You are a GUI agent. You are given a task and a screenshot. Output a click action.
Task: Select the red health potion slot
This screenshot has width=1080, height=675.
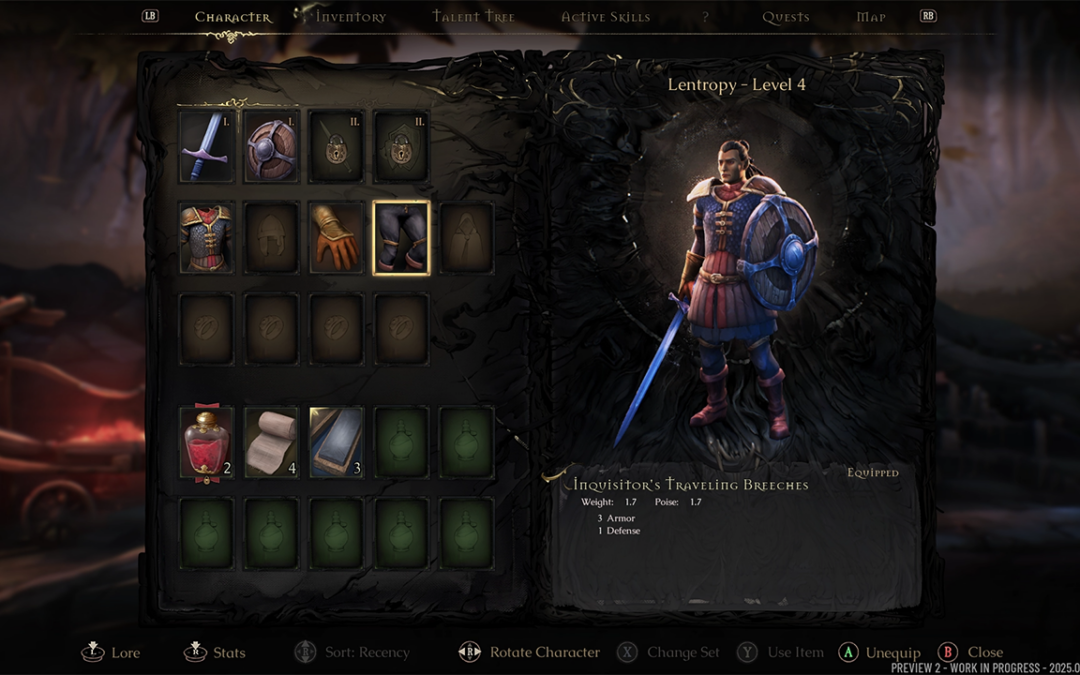[x=206, y=442]
